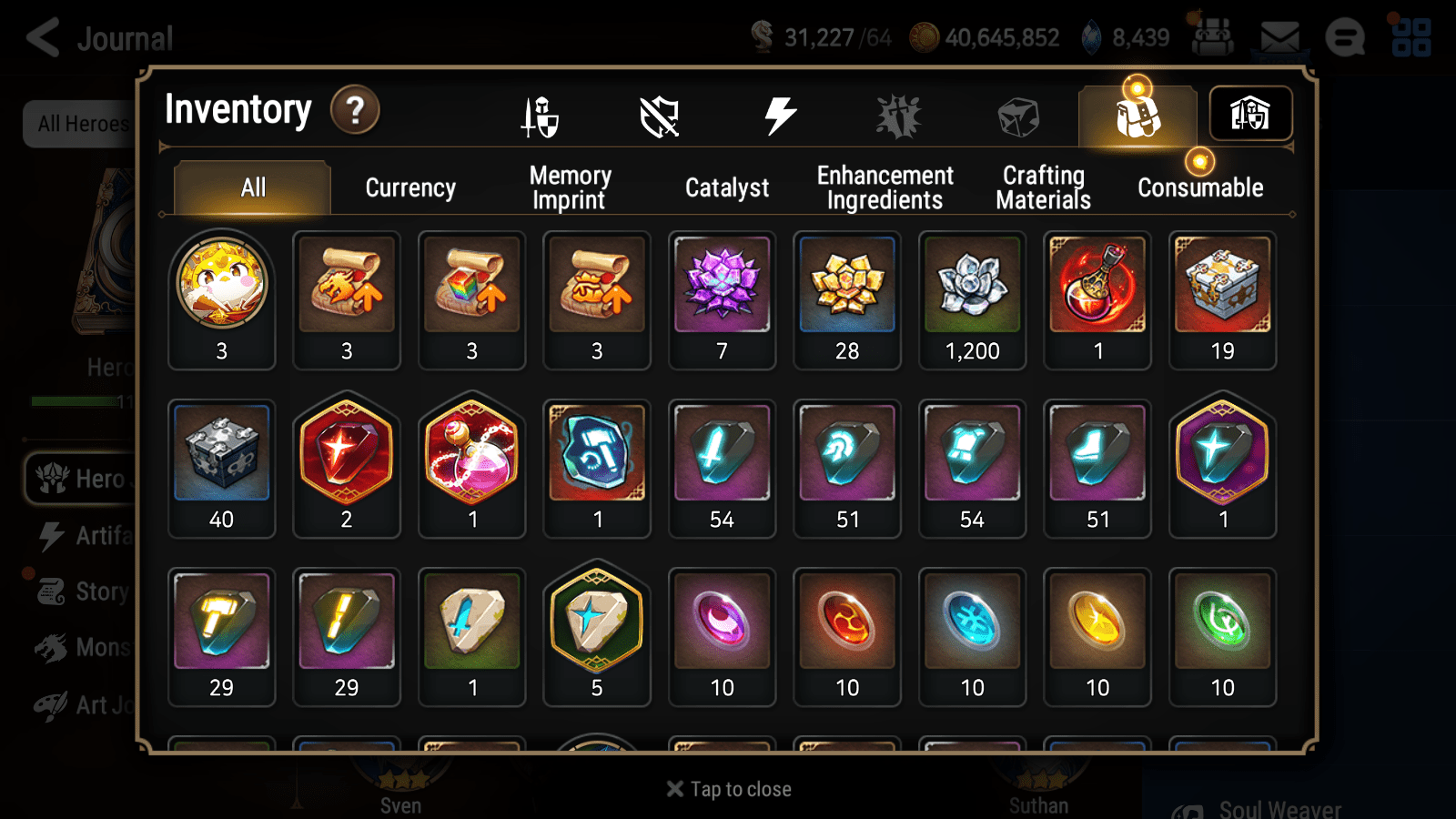Select the highlighted backpack inventory icon
This screenshot has height=819, width=1456.
click(x=1137, y=113)
